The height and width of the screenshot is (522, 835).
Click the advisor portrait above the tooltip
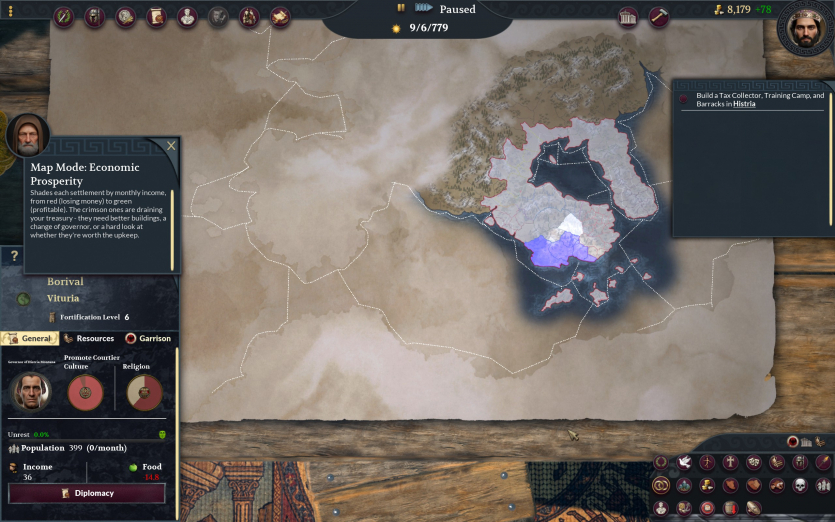click(27, 134)
